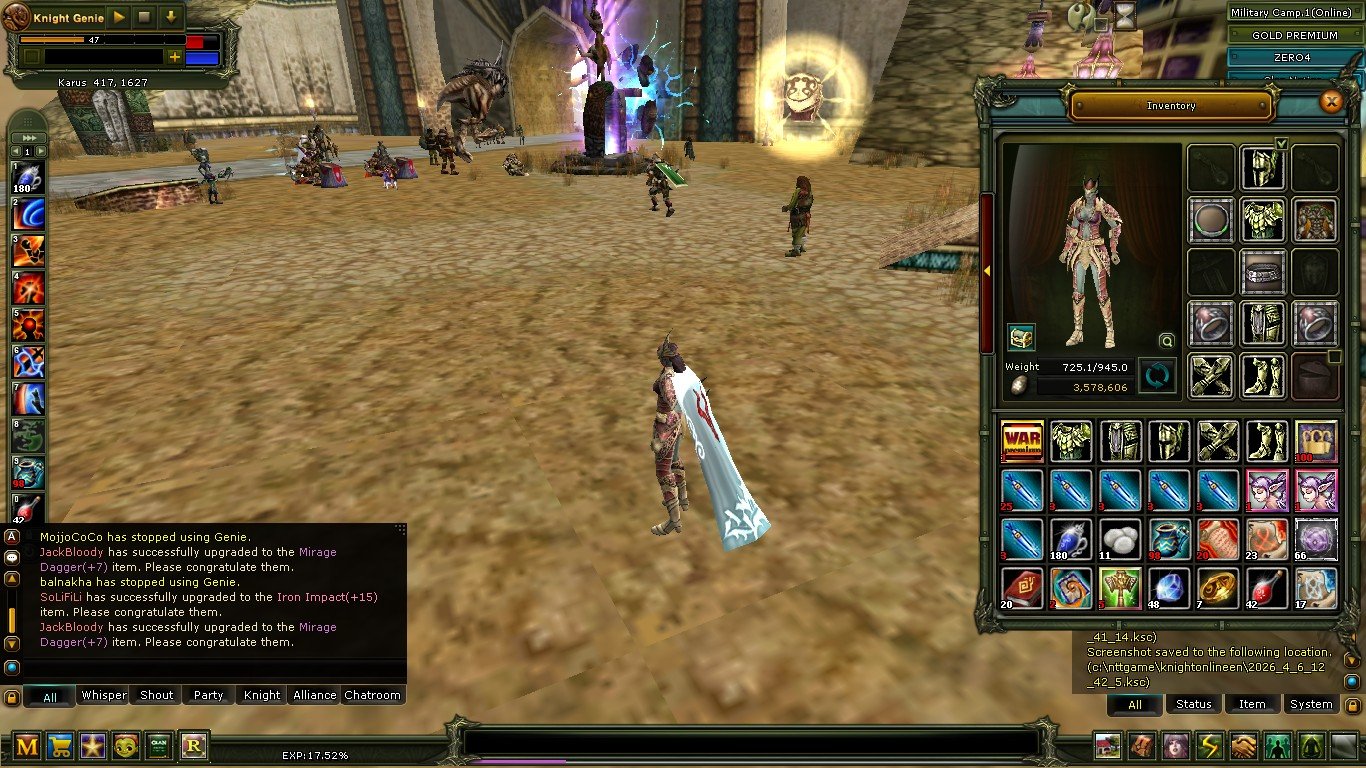
Task: Select the equipped belt slot
Action: click(x=1263, y=271)
